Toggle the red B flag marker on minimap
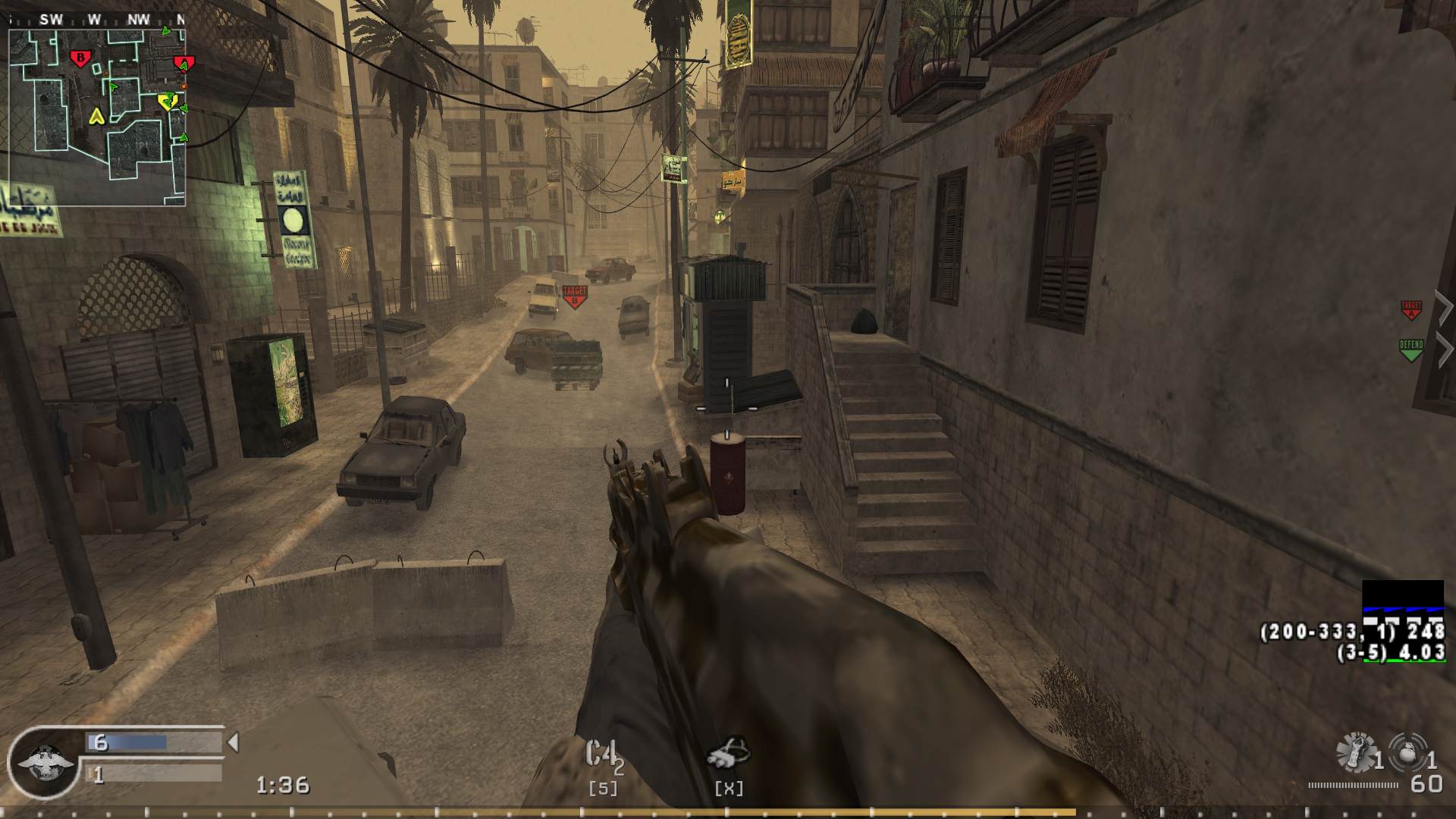Image resolution: width=1456 pixels, height=819 pixels. (x=80, y=57)
